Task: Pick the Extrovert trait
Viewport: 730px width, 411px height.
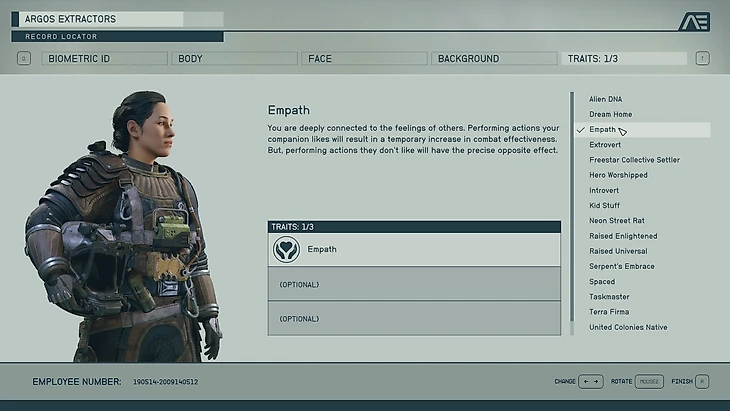Action: coord(606,145)
